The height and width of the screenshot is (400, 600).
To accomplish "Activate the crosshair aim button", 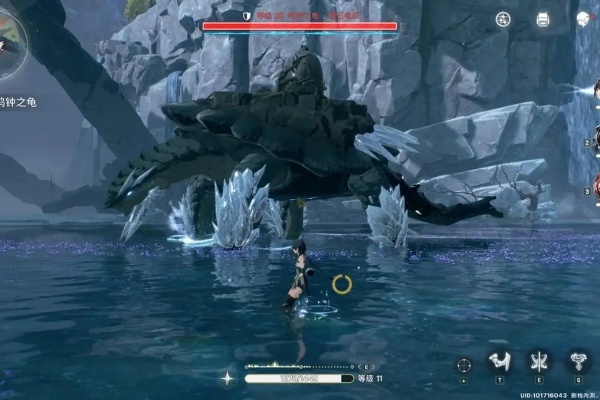I will point(463,365).
